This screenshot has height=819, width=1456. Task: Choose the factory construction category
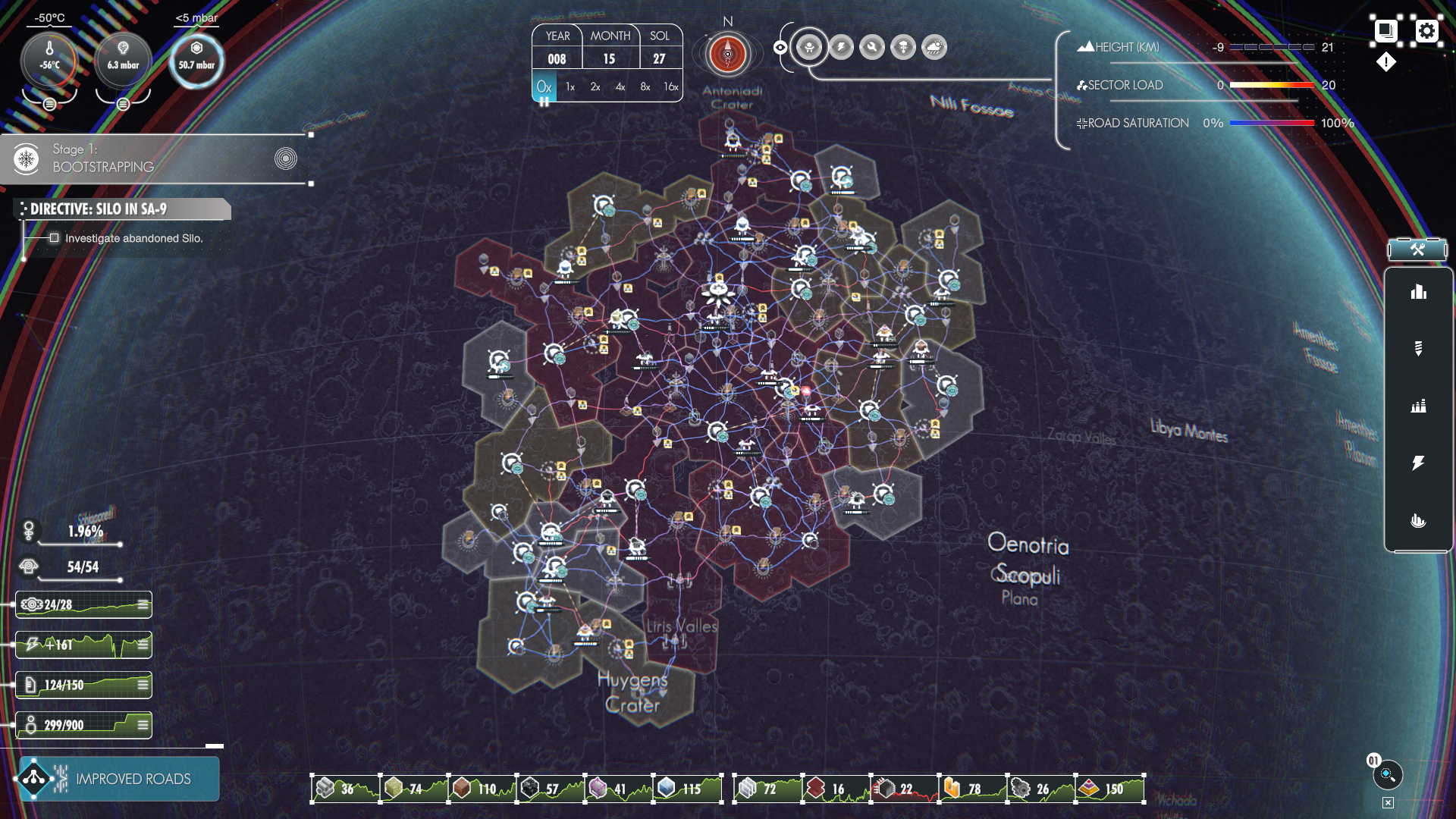(x=1418, y=406)
